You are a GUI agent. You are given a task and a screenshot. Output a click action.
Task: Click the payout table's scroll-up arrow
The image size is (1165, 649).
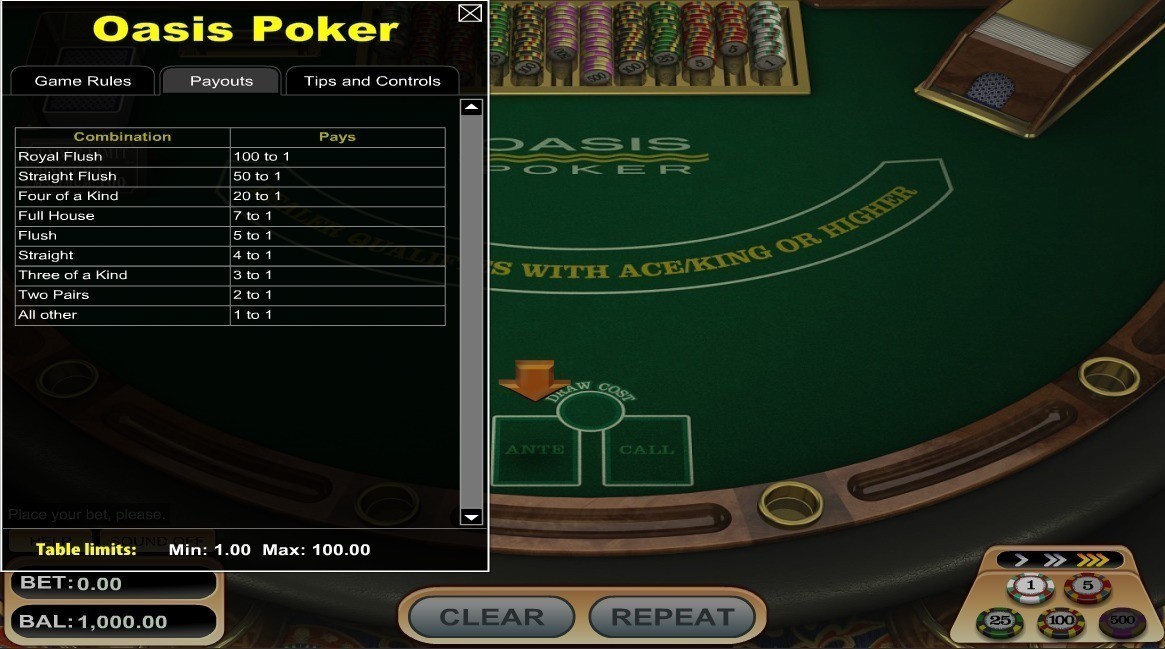tap(471, 108)
